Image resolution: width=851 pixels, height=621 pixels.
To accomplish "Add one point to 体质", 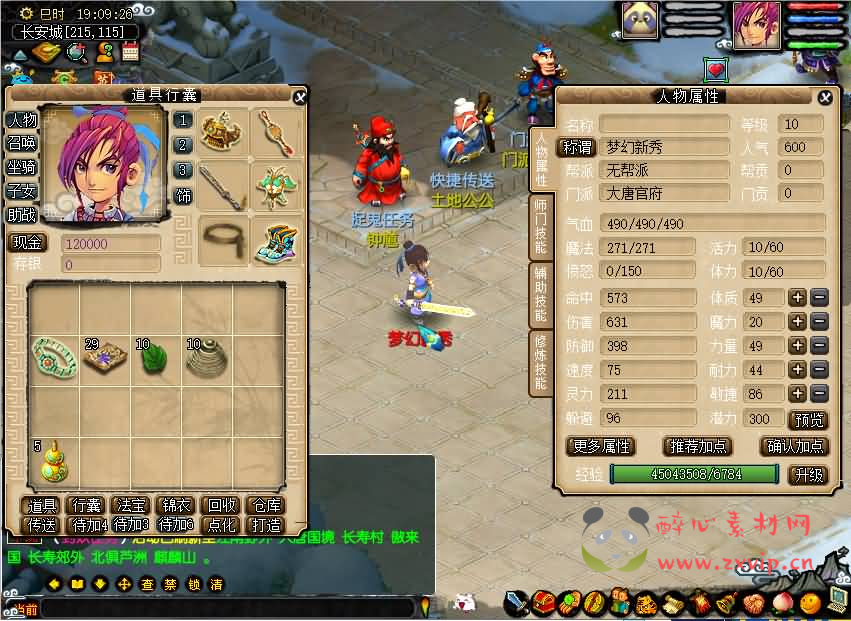I will pos(798,297).
